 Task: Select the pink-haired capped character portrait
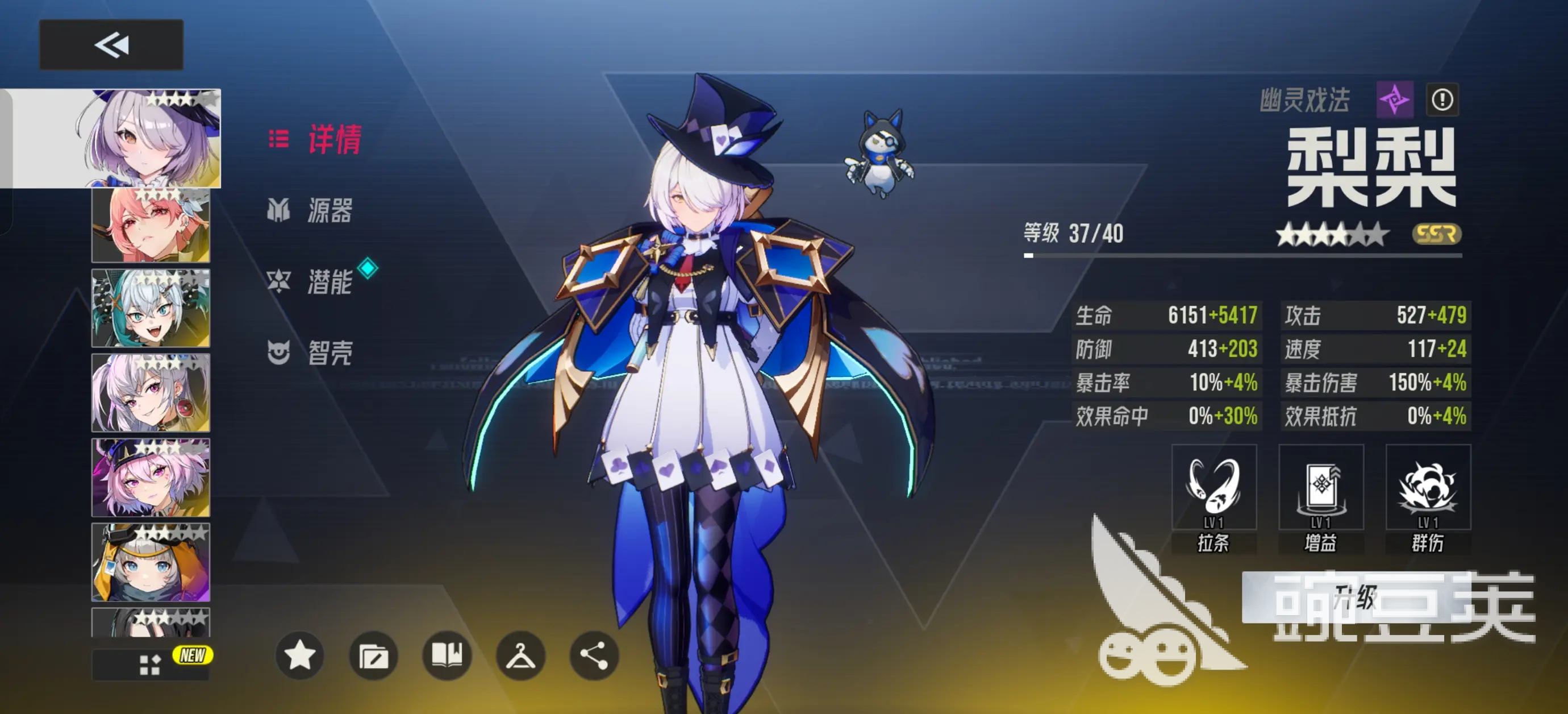click(x=151, y=478)
